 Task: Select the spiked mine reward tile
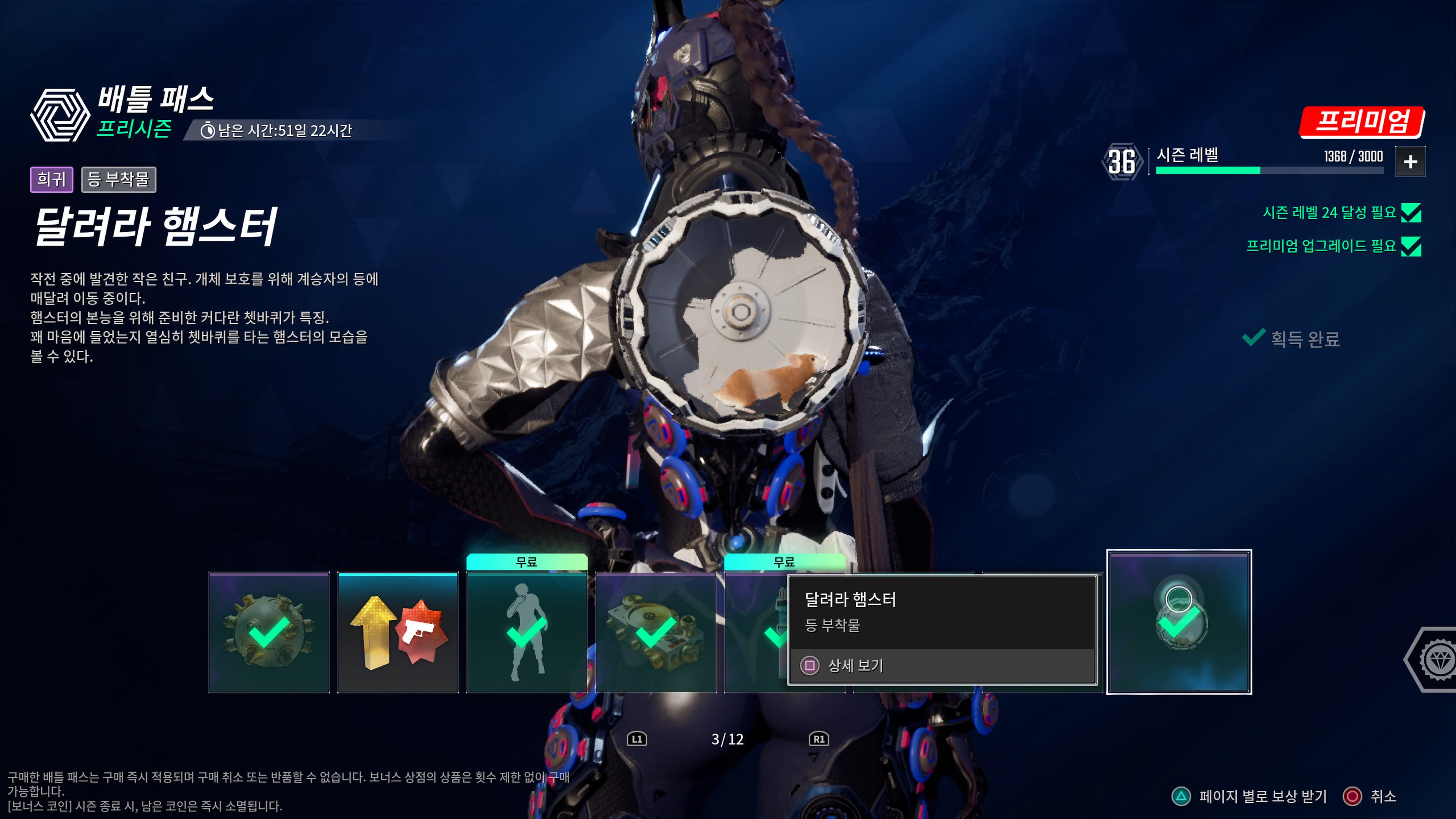pyautogui.click(x=269, y=632)
